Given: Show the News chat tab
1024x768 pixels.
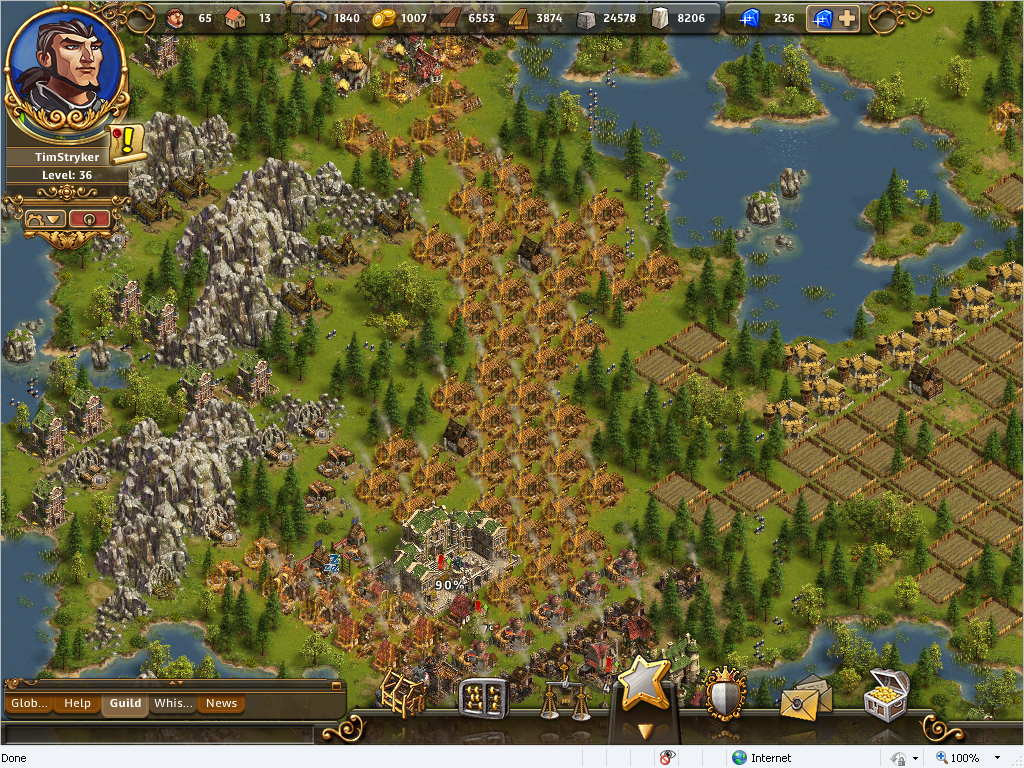Looking at the screenshot, I should pyautogui.click(x=221, y=703).
